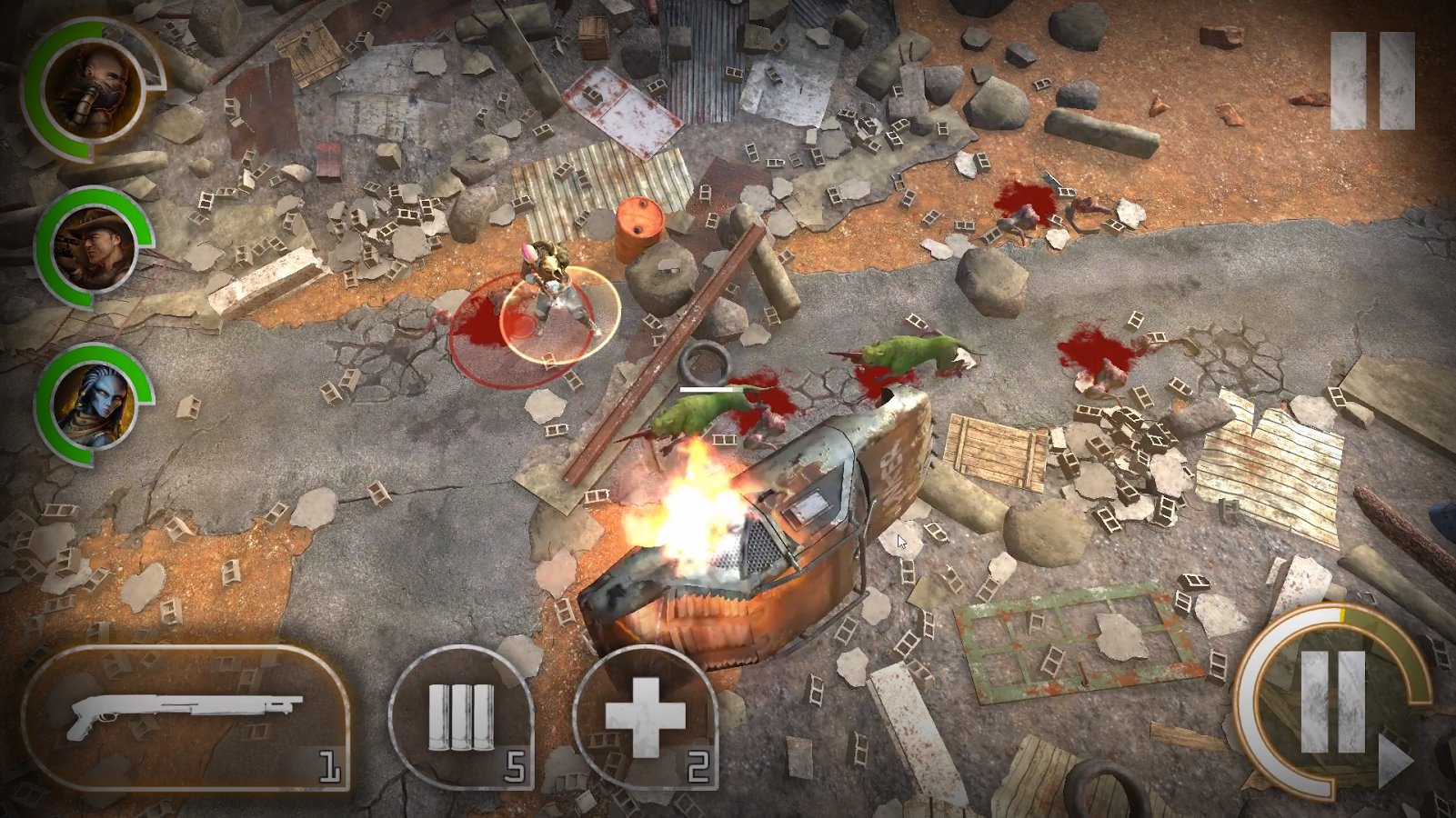Toggle the tactical pause dial
The height and width of the screenshot is (818, 1456).
tap(1332, 701)
